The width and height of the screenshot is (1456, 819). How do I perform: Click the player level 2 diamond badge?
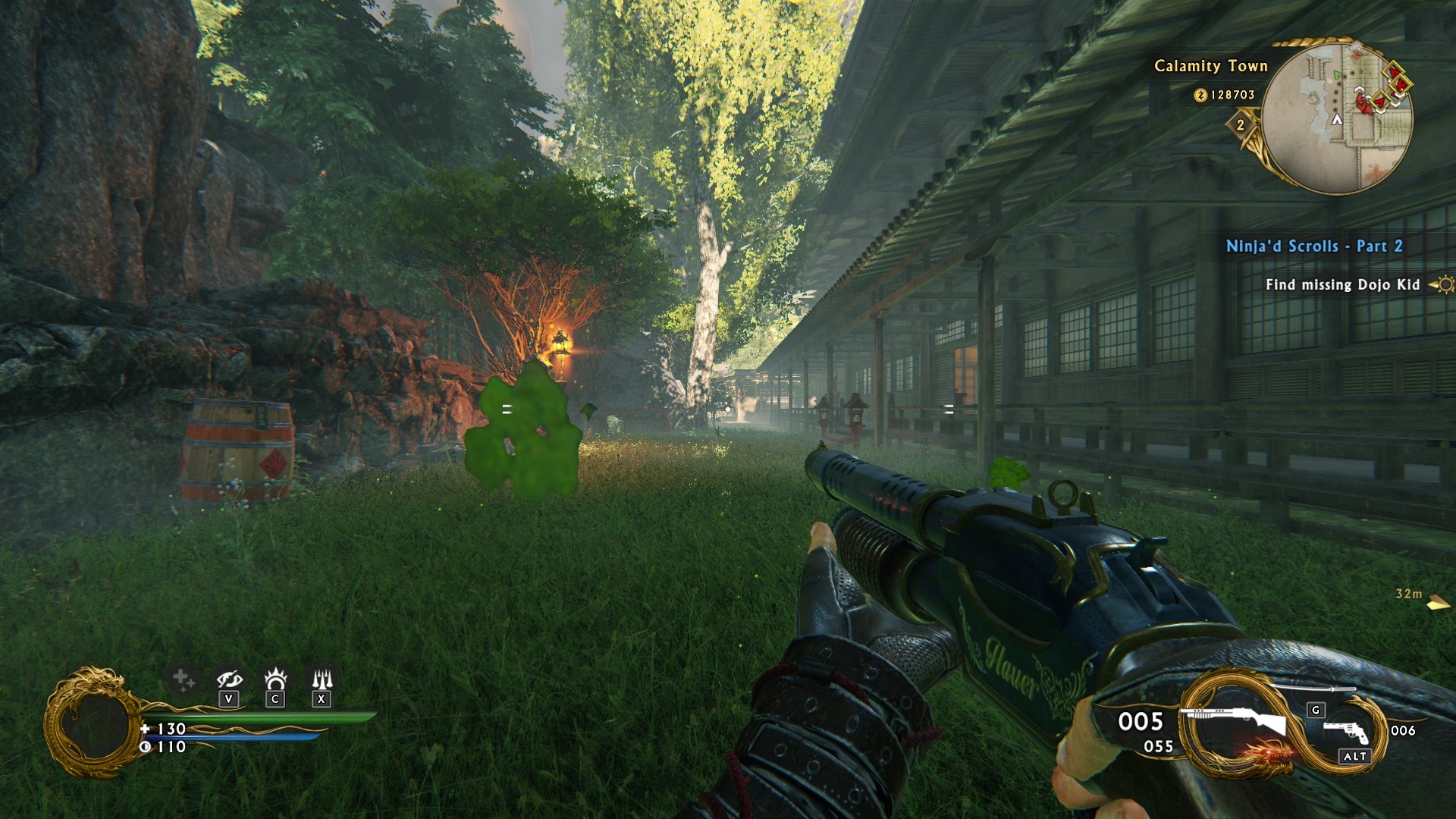(x=1241, y=125)
